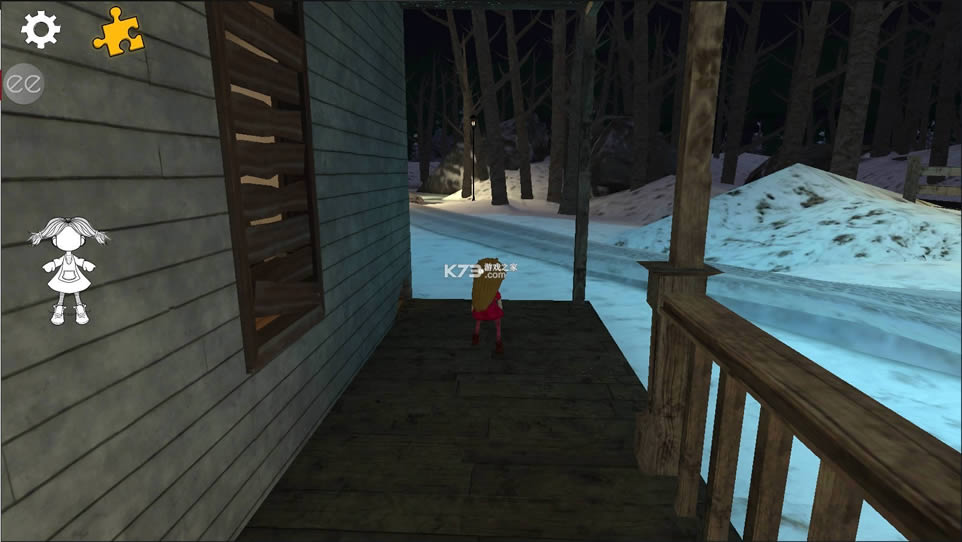Click the round 'ee' overlay badge

(22, 85)
